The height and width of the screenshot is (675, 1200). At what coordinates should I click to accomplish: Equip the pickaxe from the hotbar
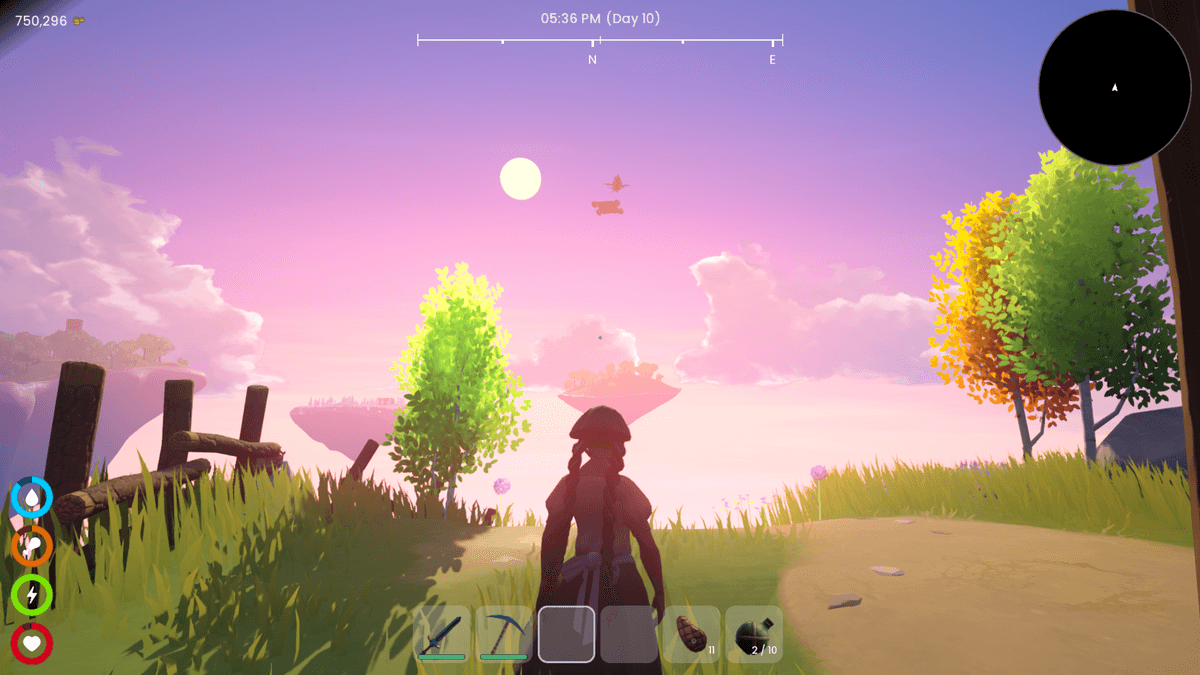pos(504,634)
